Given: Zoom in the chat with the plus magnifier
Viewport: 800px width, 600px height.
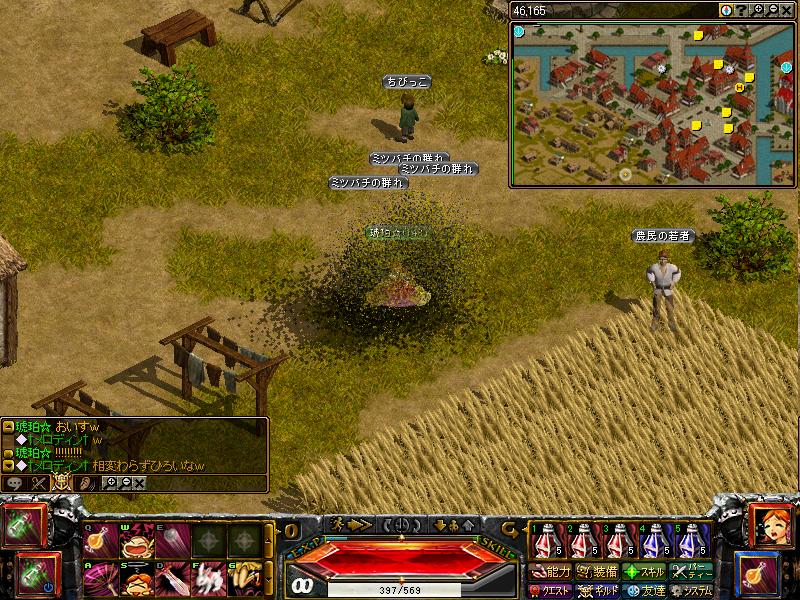Looking at the screenshot, I should click(110, 482).
